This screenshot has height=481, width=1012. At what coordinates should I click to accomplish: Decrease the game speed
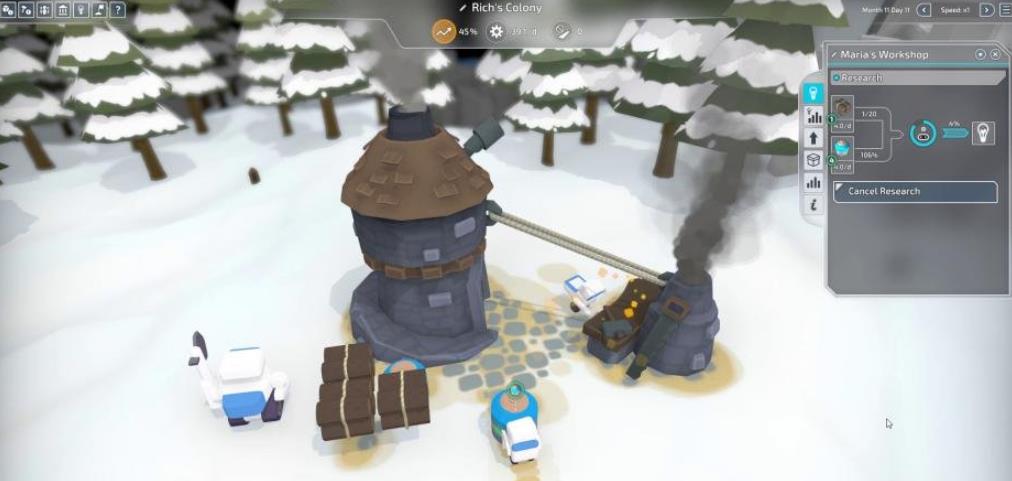[x=923, y=10]
